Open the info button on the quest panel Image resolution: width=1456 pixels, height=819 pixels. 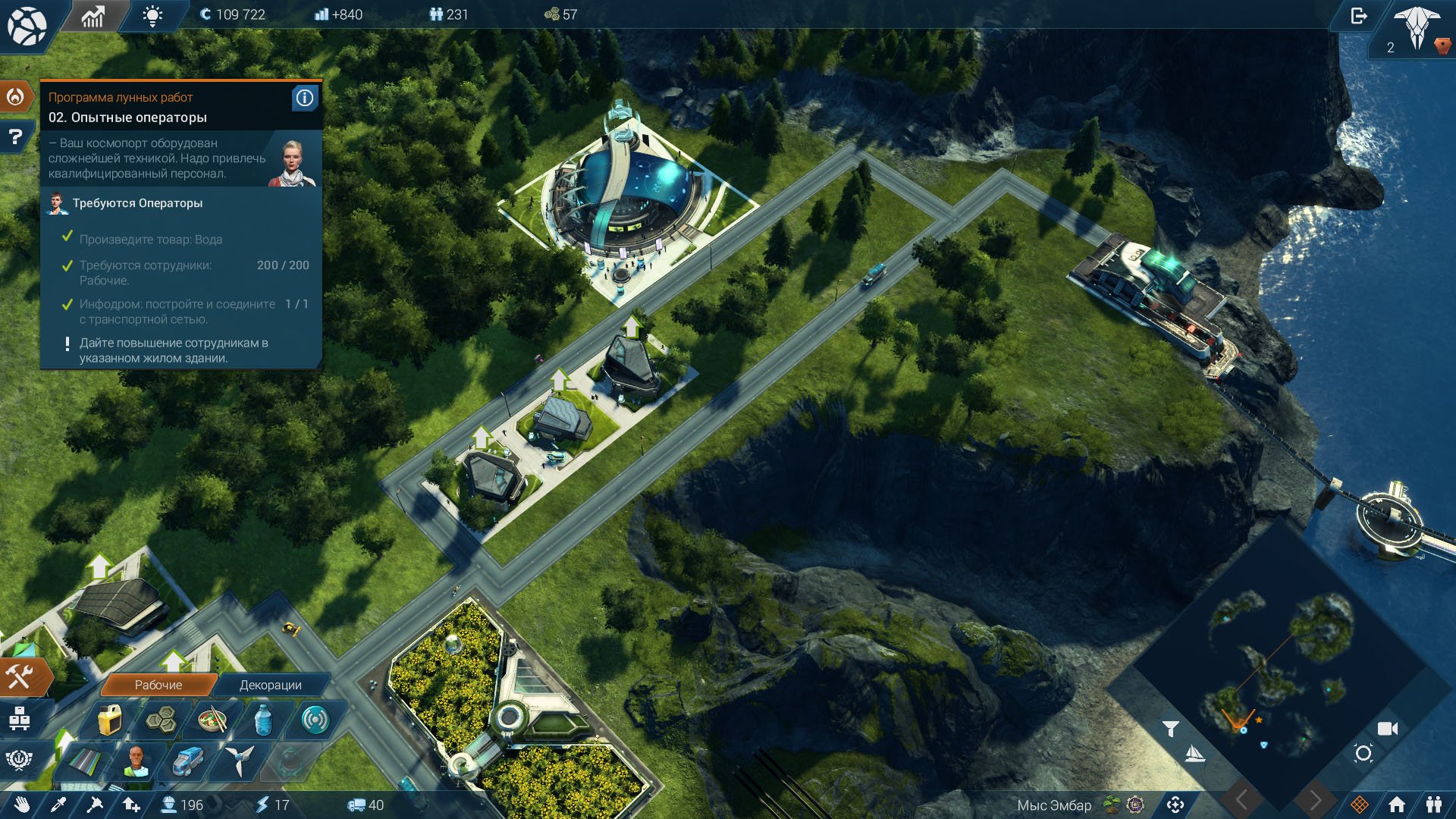pos(304,98)
